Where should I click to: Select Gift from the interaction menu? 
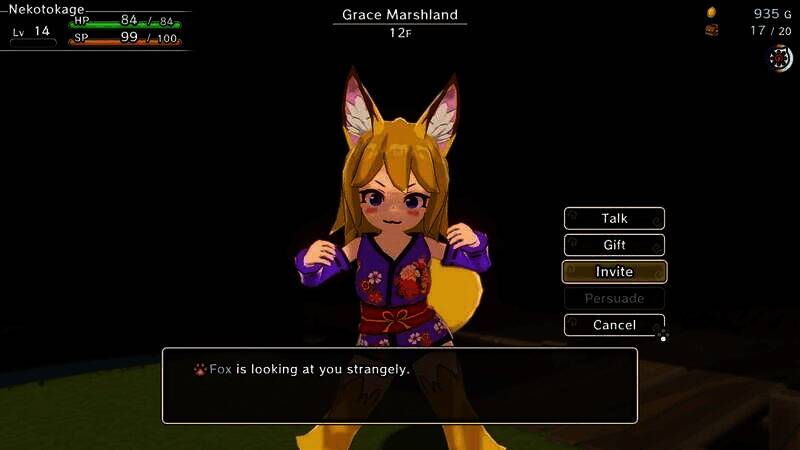pos(614,245)
